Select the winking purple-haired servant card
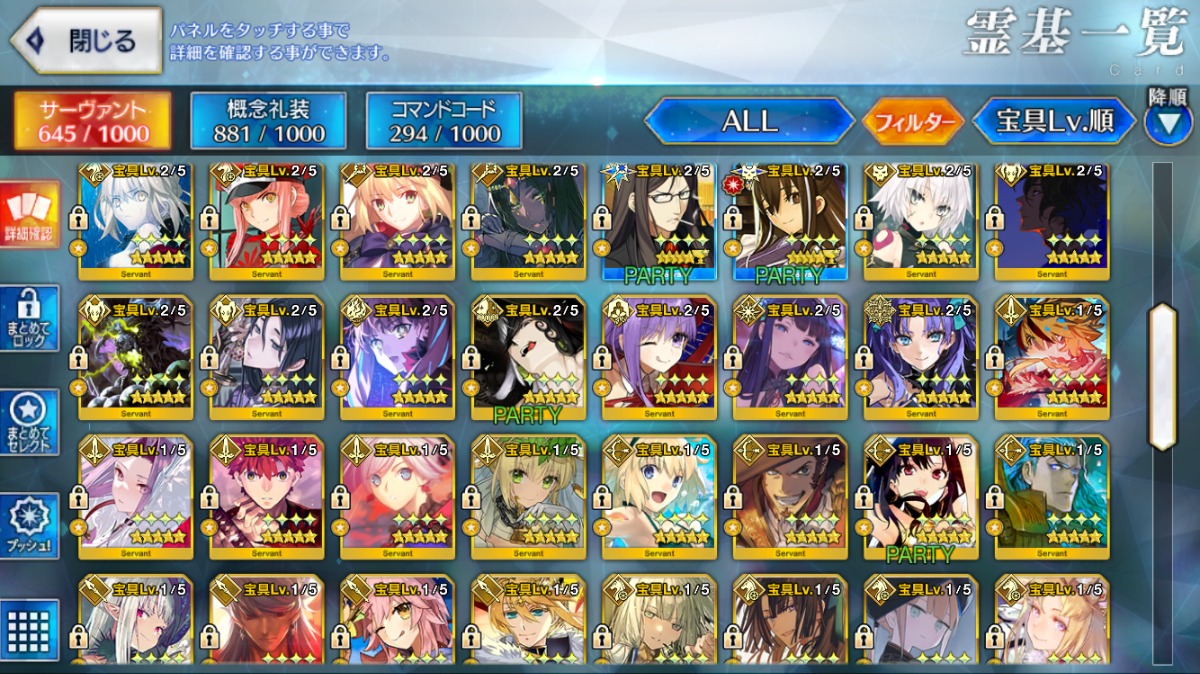This screenshot has width=1200, height=674. [659, 357]
